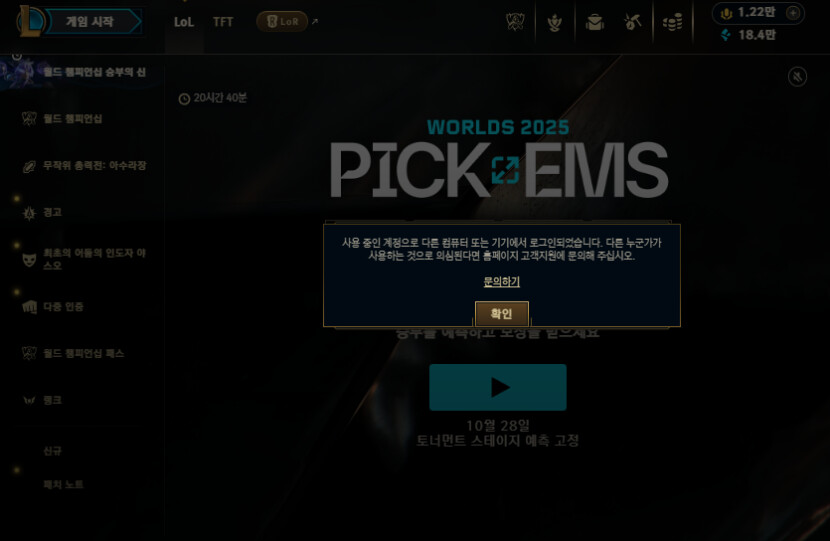The width and height of the screenshot is (830, 541).
Task: Select 무작위 총력전: 아수라장 in the sidebar
Action: [x=93, y=165]
